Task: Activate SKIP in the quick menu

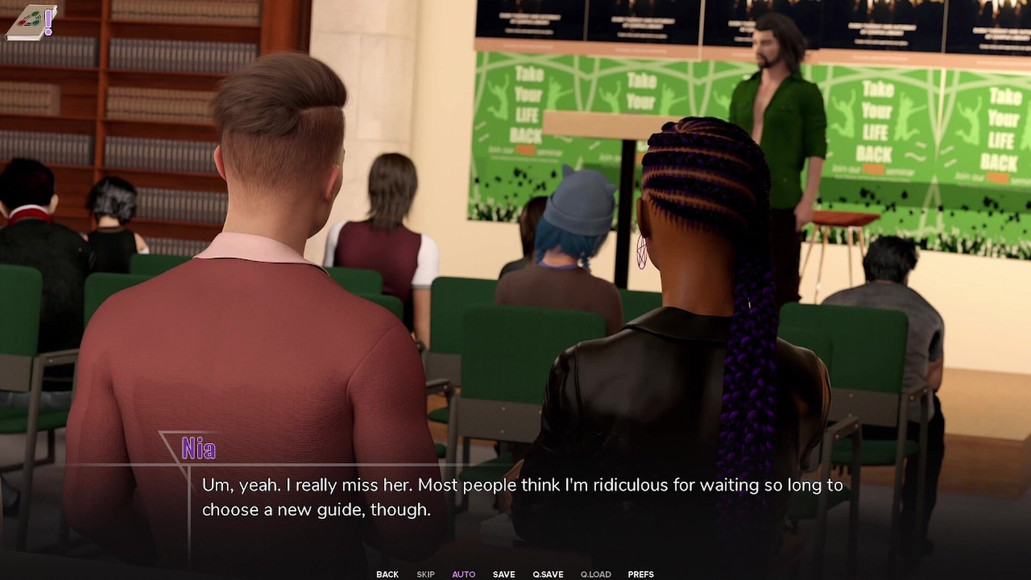Action: click(x=425, y=574)
